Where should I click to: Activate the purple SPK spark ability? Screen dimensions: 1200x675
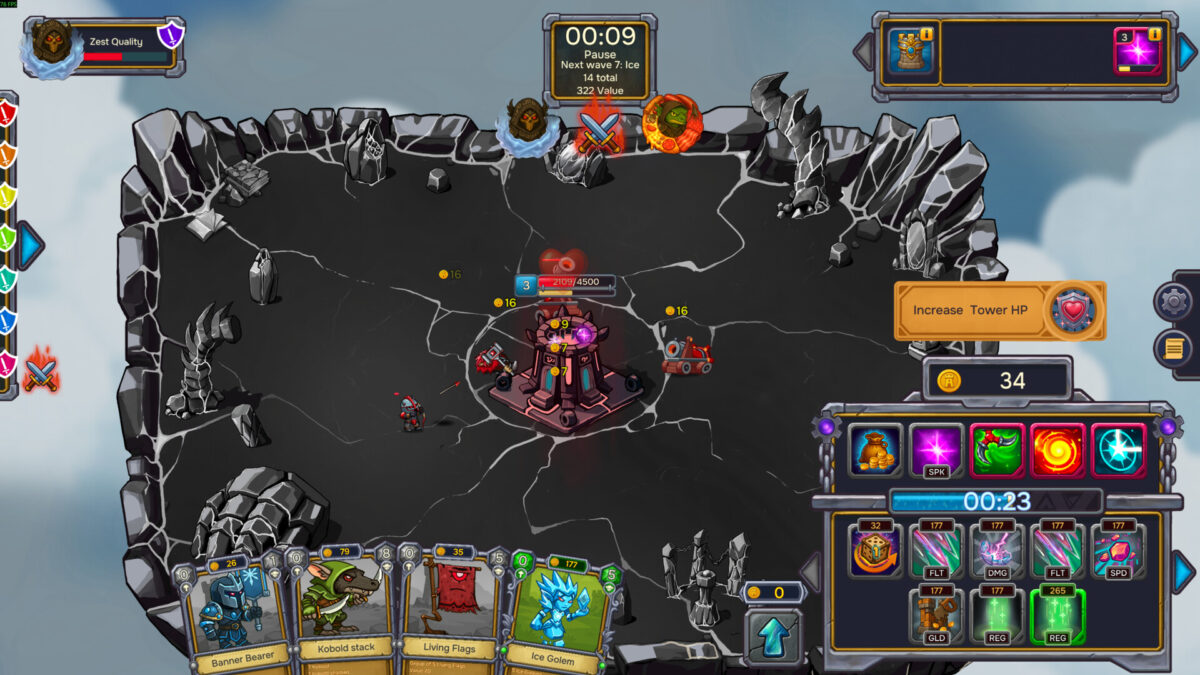pos(936,449)
